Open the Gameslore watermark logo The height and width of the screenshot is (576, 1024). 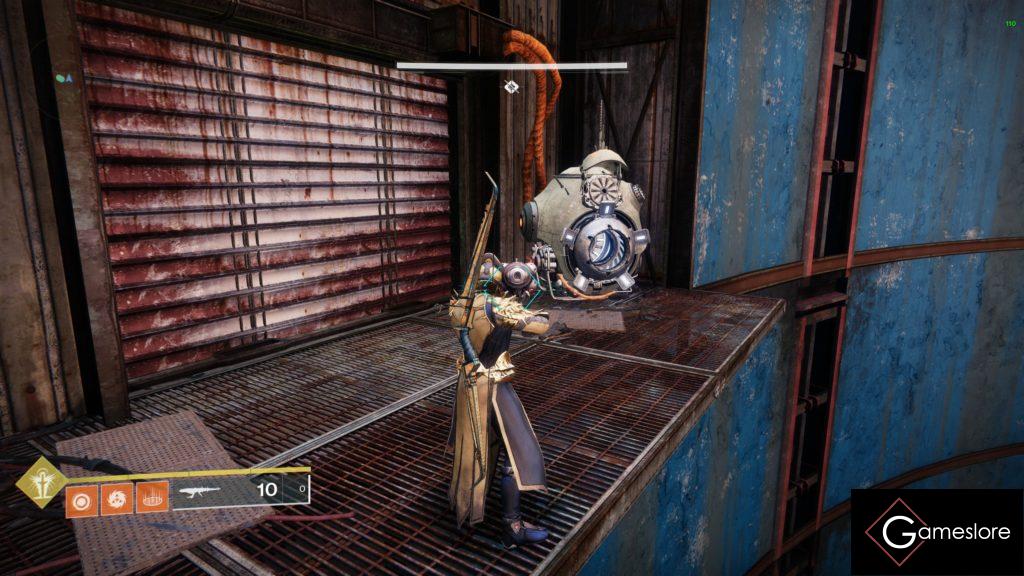[937, 532]
